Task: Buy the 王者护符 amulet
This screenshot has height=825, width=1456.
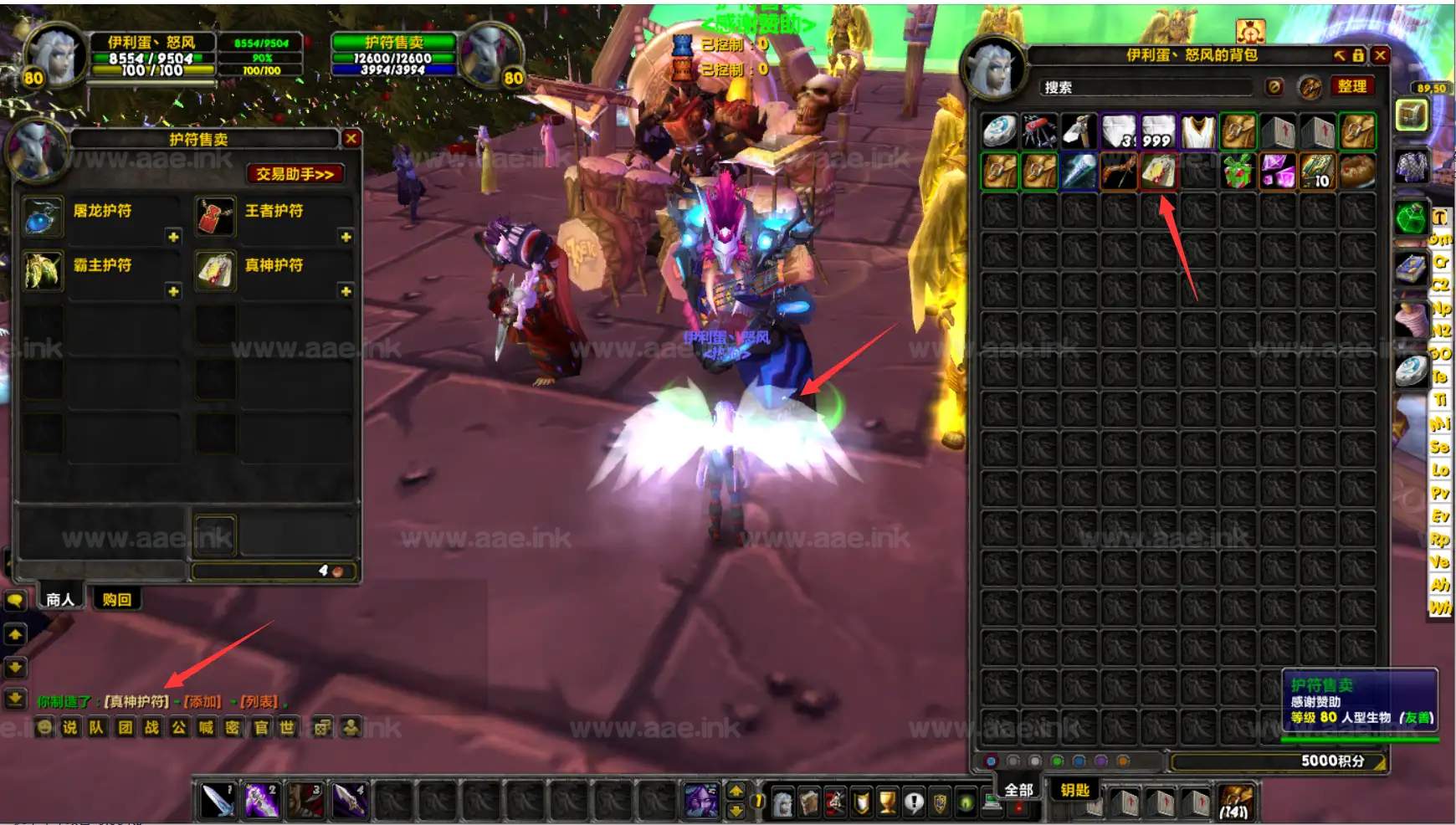Action: pos(215,216)
